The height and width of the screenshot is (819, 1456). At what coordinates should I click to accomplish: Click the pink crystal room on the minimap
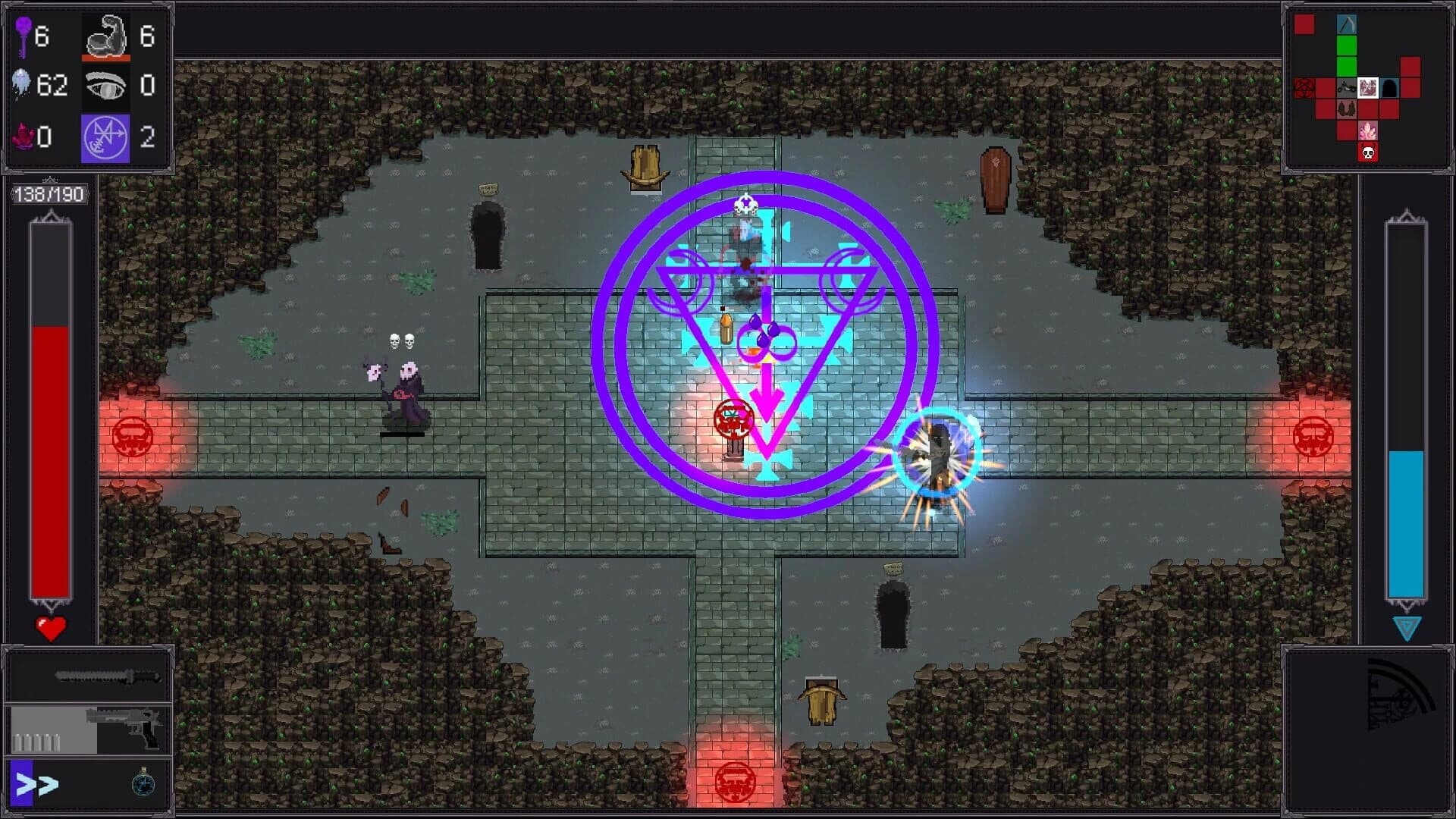pyautogui.click(x=1368, y=130)
